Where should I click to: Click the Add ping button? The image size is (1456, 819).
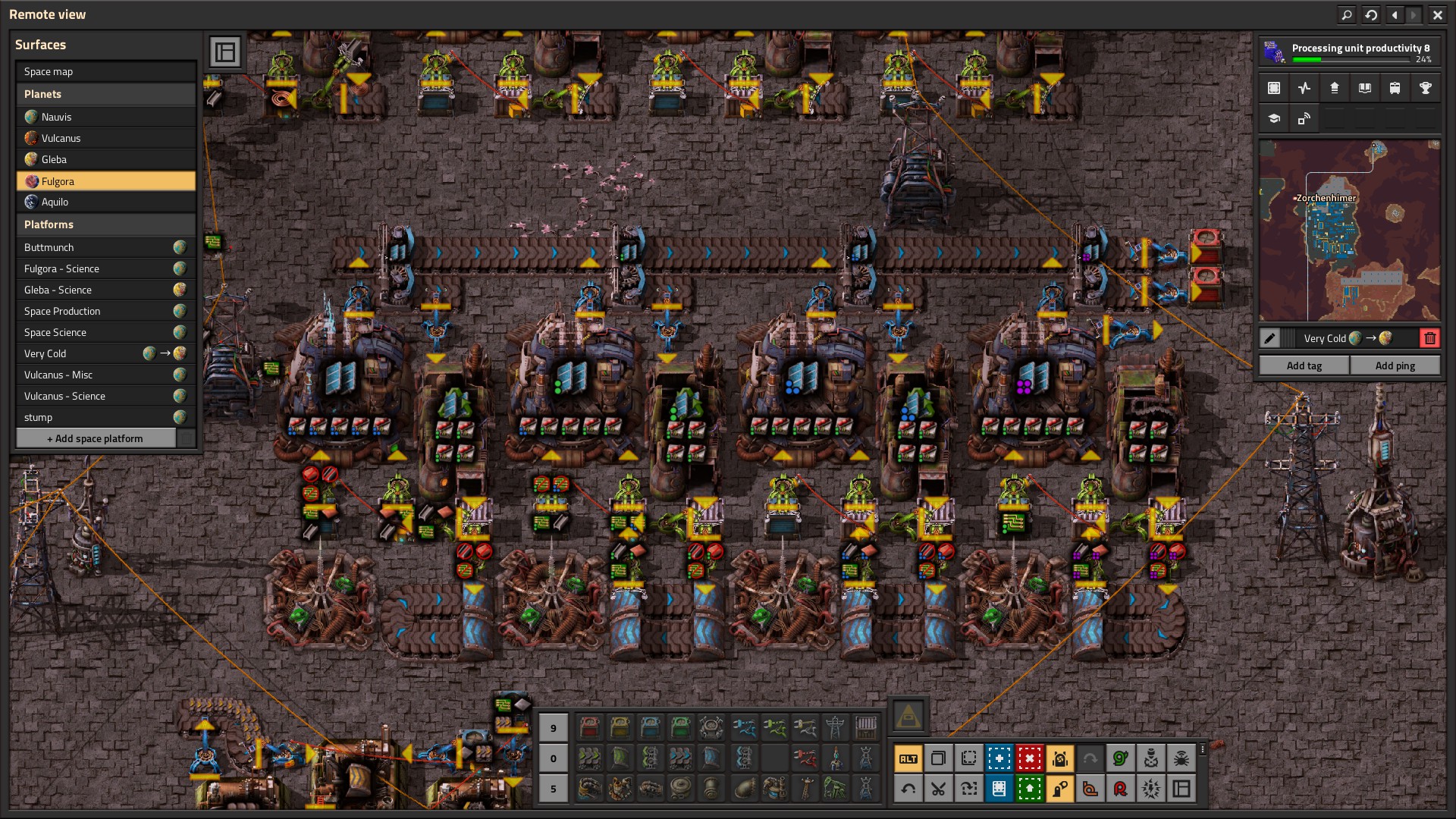tap(1395, 366)
